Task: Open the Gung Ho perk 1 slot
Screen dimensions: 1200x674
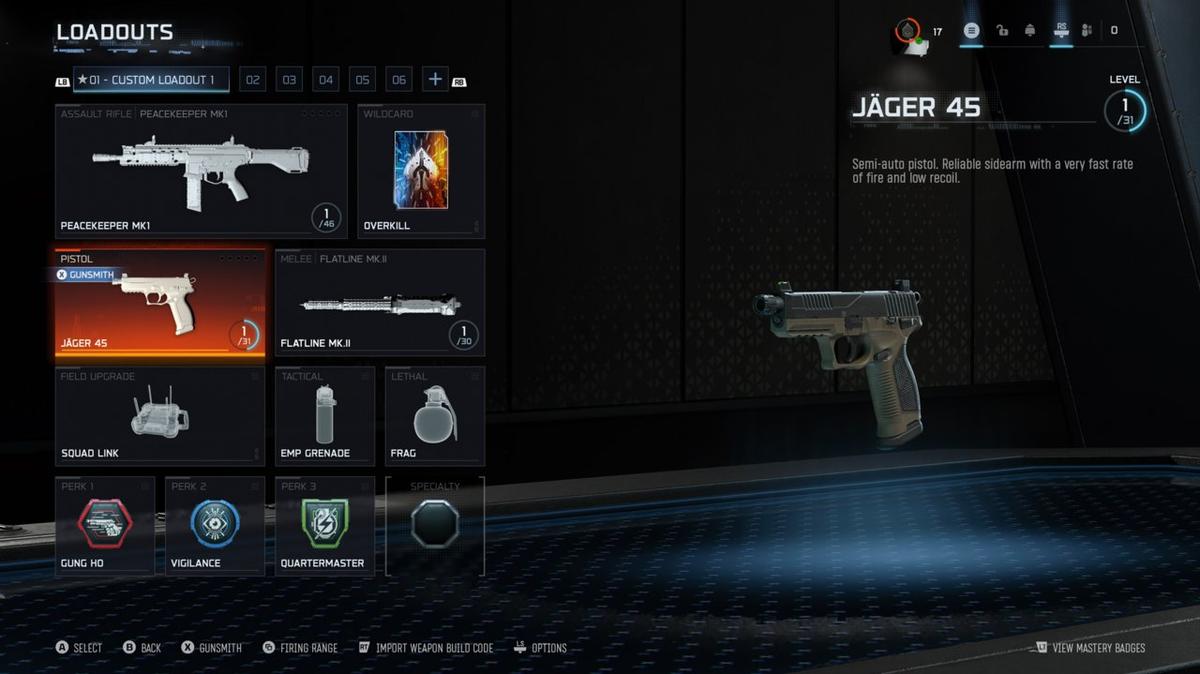Action: 105,526
